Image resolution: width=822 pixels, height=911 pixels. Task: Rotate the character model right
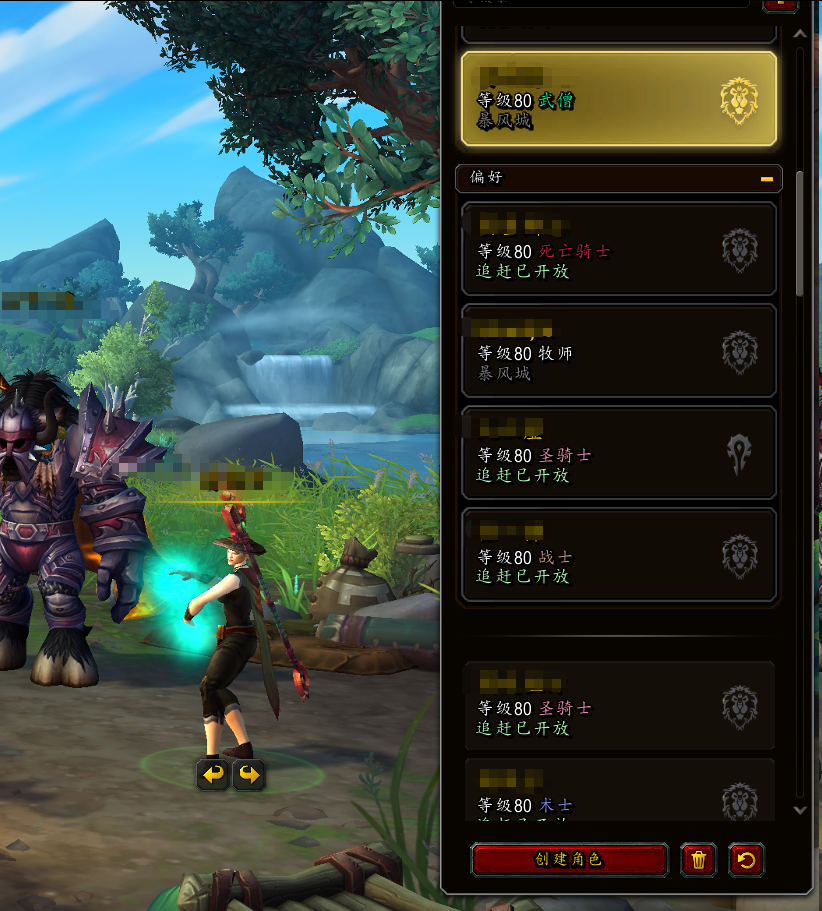tap(249, 774)
